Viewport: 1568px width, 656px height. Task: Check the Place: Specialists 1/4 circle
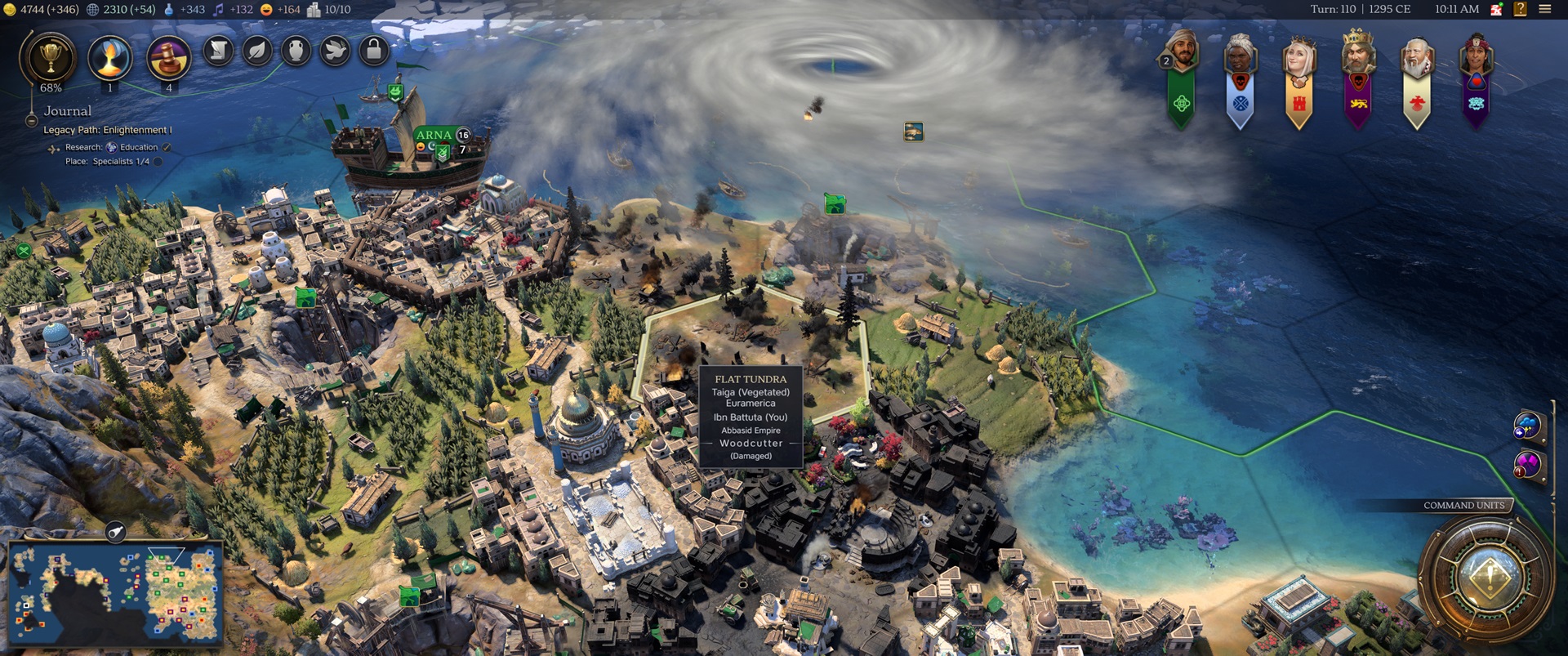pyautogui.click(x=158, y=161)
